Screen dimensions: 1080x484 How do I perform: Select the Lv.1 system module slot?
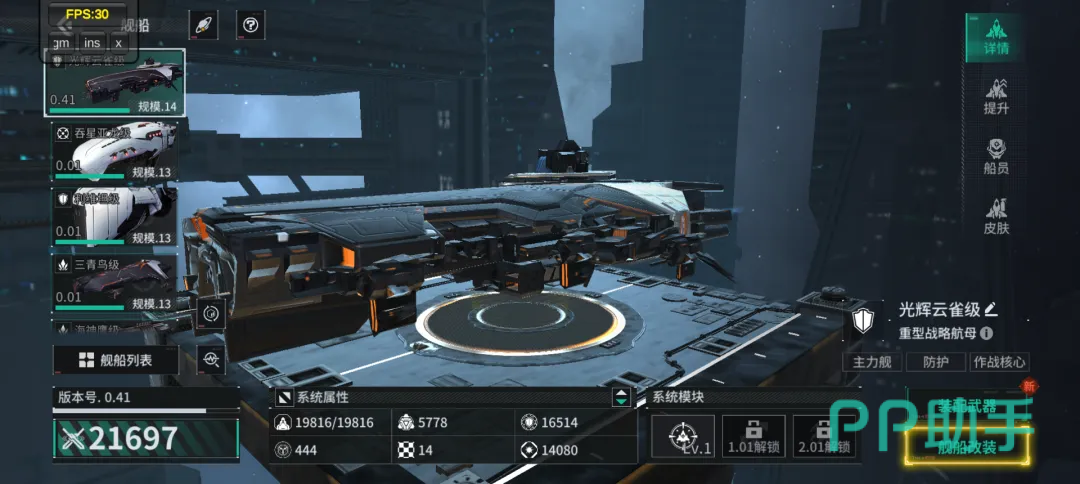[682, 438]
